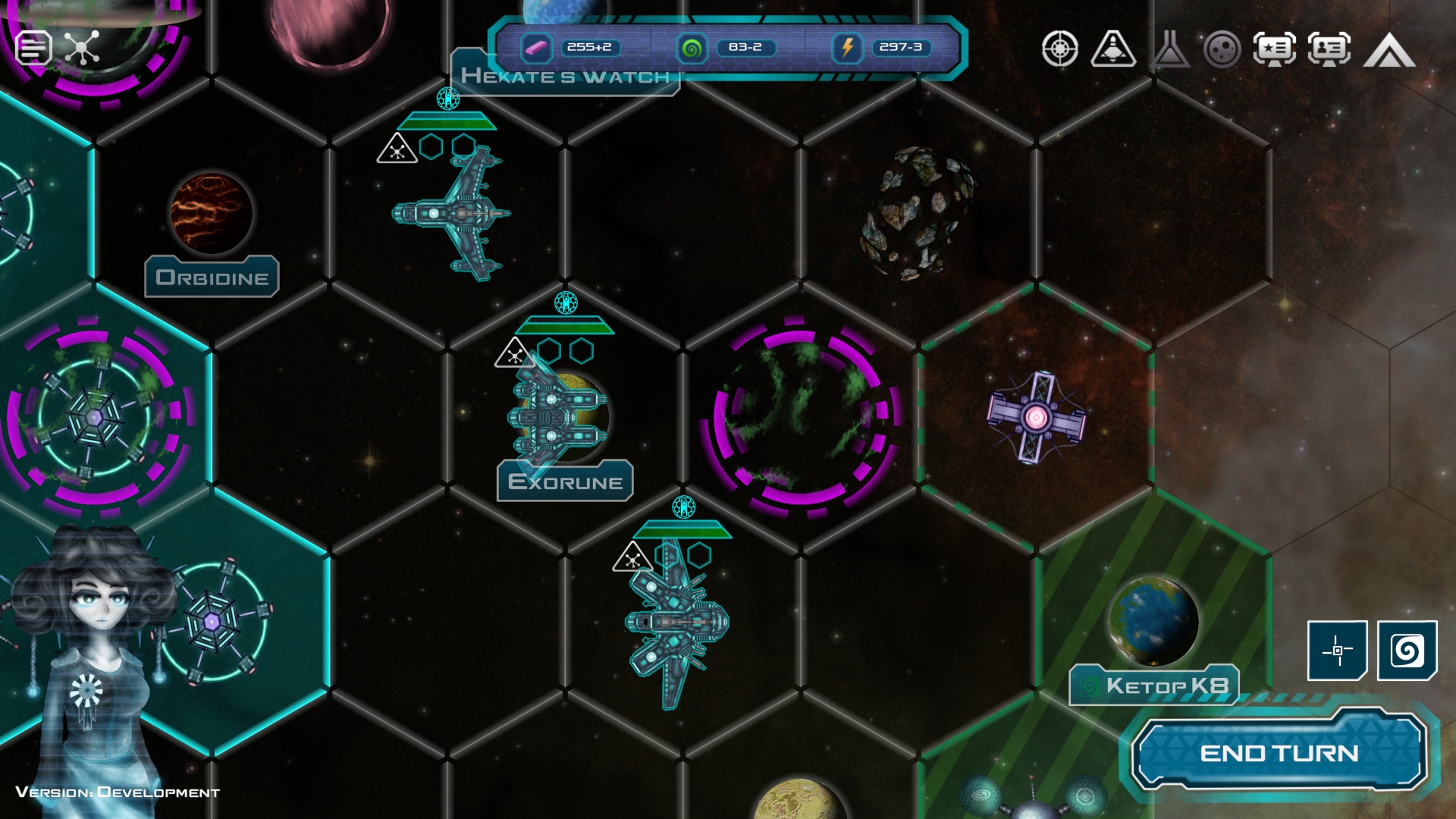Open the star card screen icon
1456x819 pixels.
(x=1274, y=49)
